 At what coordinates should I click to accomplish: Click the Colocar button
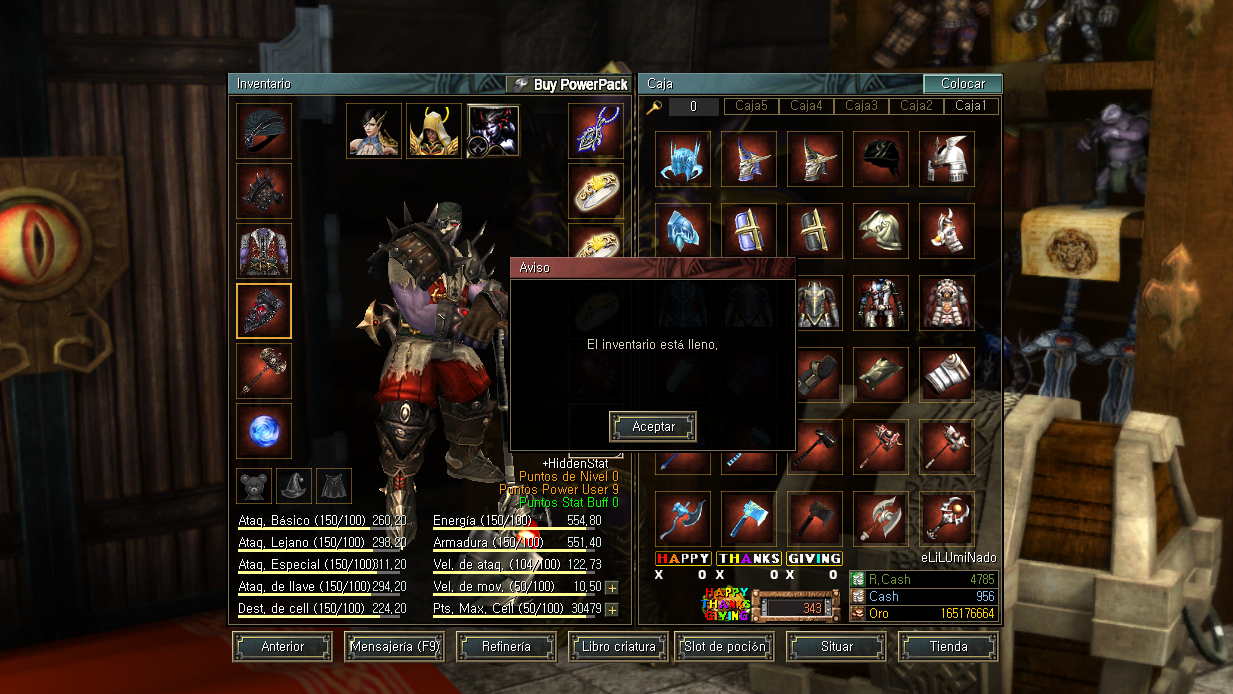coord(962,85)
